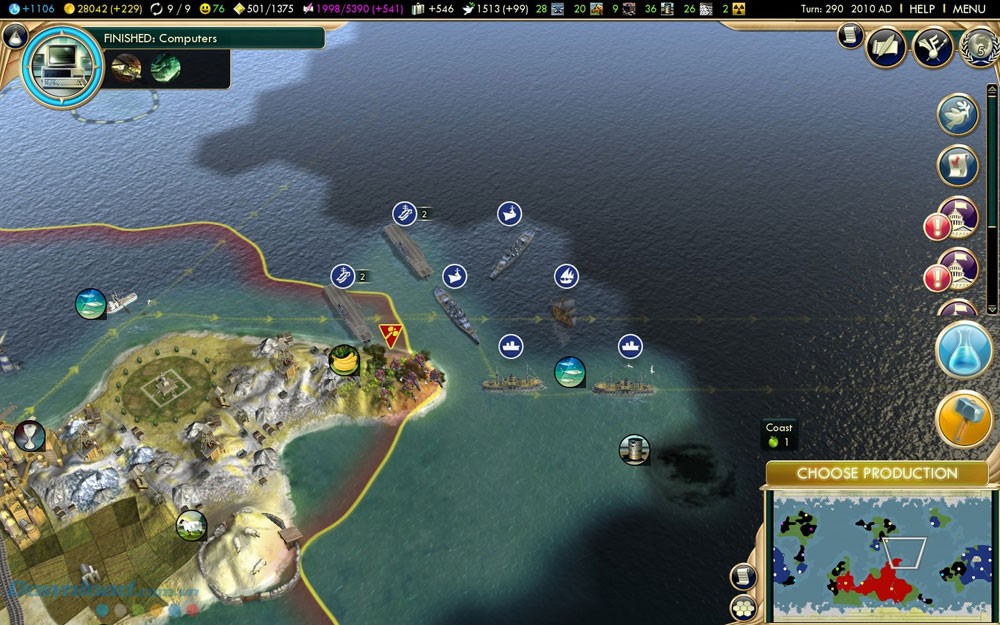Select the blue science flask notification
Screen dimensions: 1000x625
964,350
